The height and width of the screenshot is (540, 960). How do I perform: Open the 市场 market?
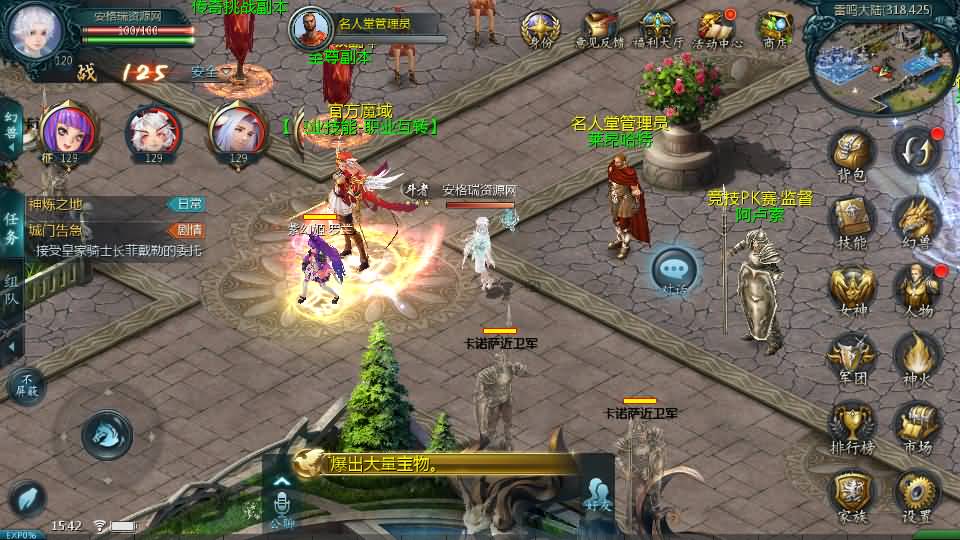916,424
